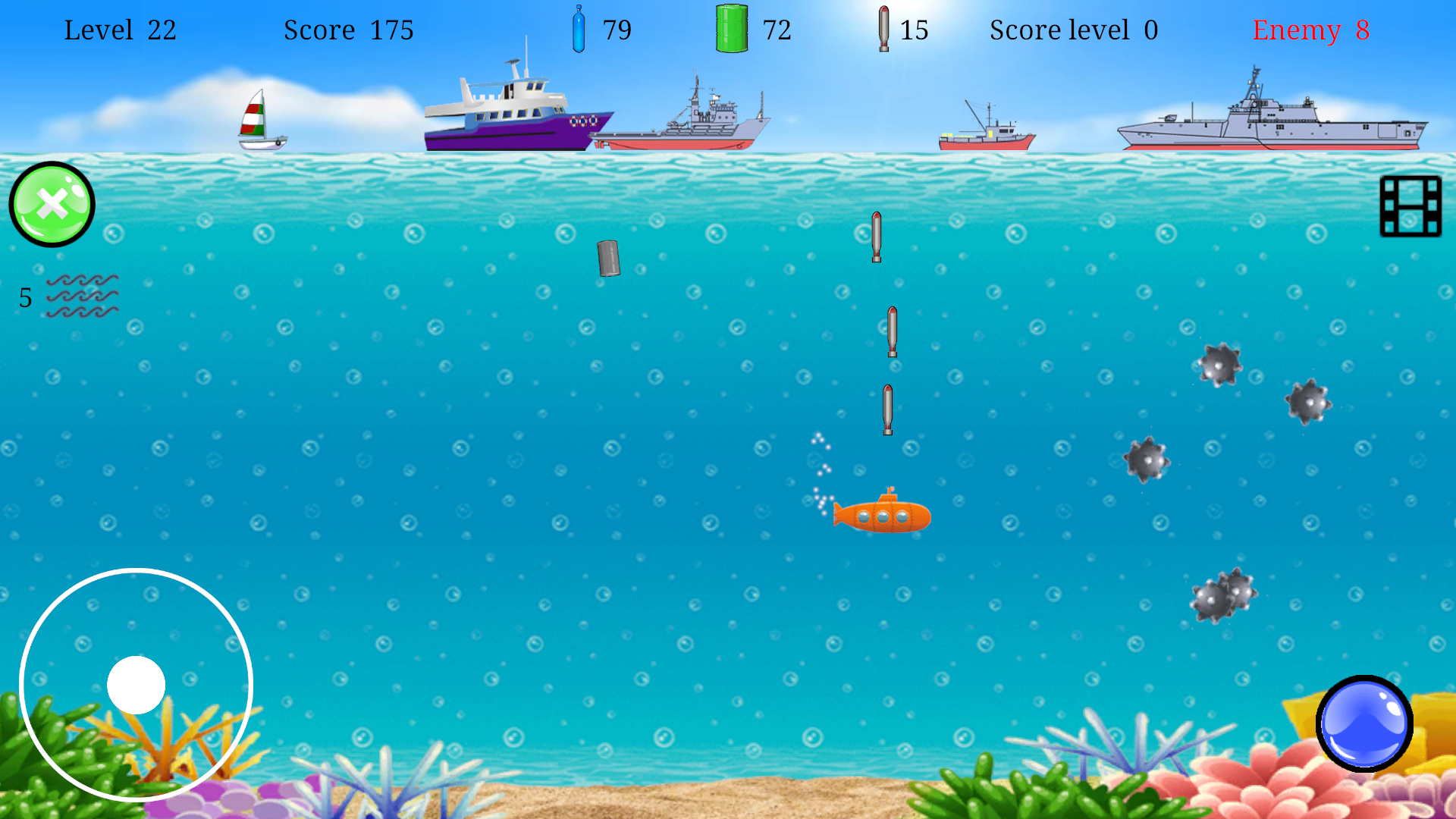The width and height of the screenshot is (1456, 819).
Task: Tap the green X exit bubble
Action: 50,203
